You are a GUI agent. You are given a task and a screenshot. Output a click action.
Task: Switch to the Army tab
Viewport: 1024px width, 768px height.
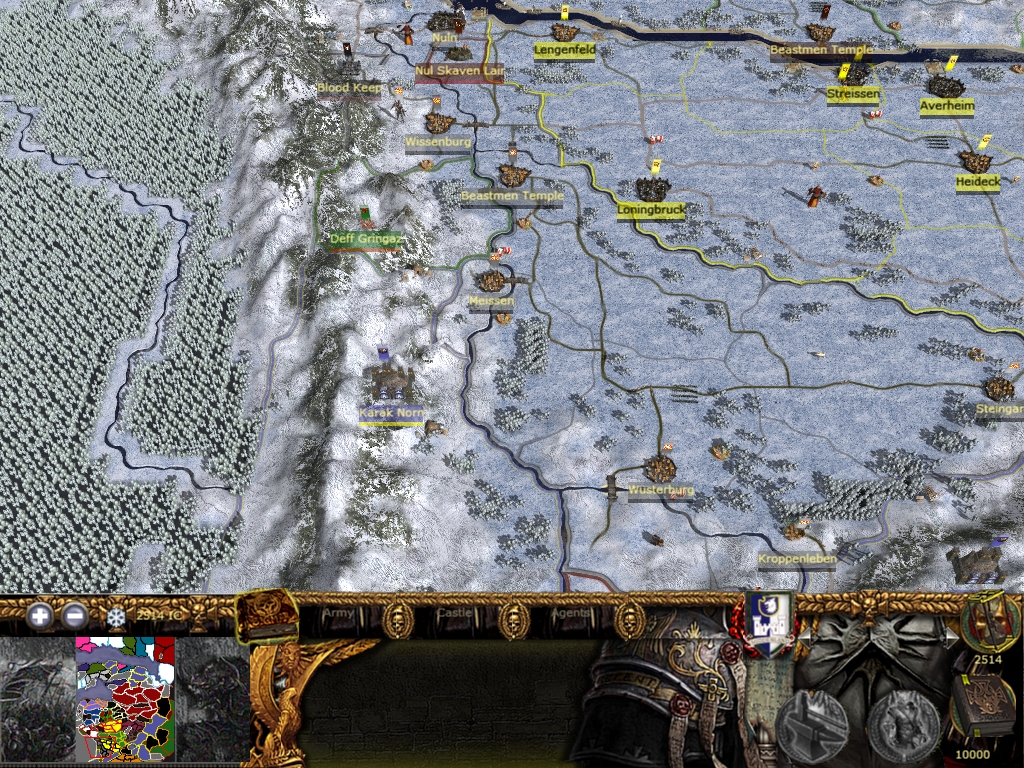click(x=337, y=612)
